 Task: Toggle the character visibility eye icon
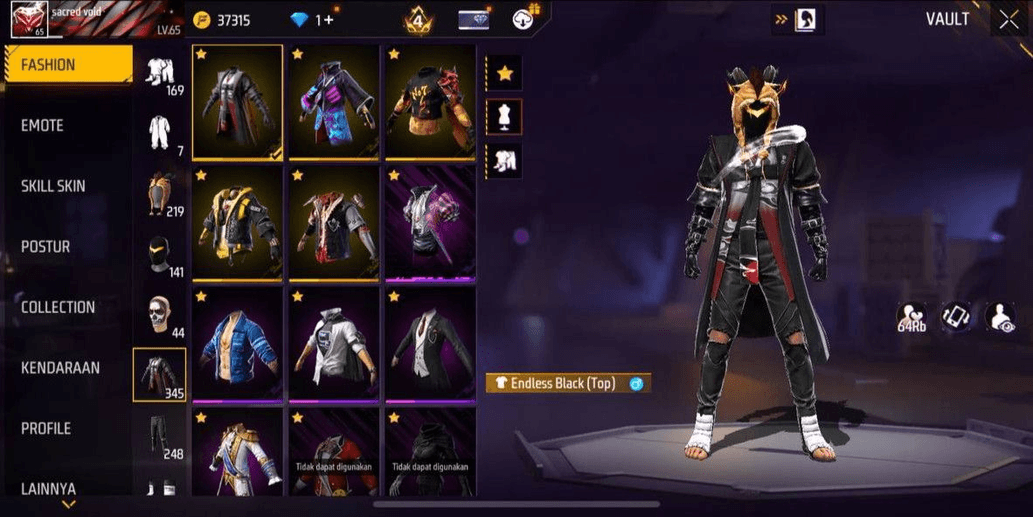point(1000,318)
